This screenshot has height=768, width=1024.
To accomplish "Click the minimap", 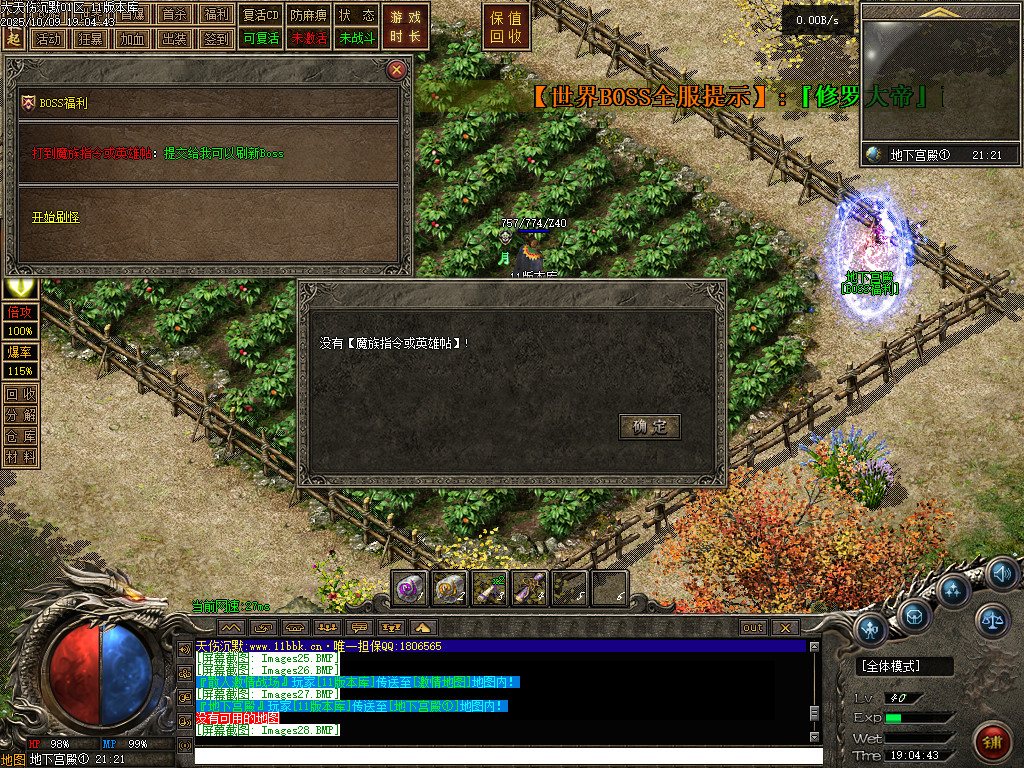I will pos(938,86).
